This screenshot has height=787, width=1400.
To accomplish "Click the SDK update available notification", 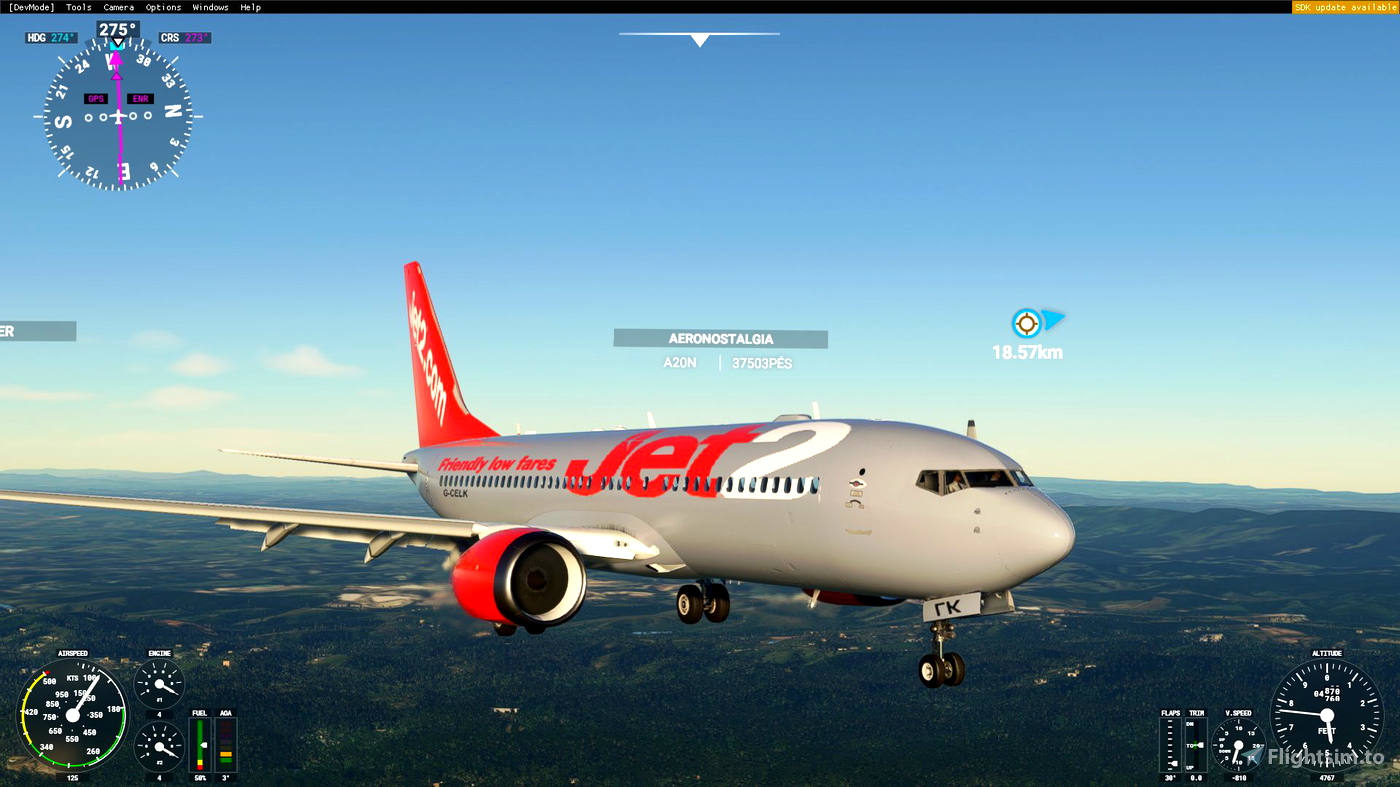I will tap(1345, 6).
